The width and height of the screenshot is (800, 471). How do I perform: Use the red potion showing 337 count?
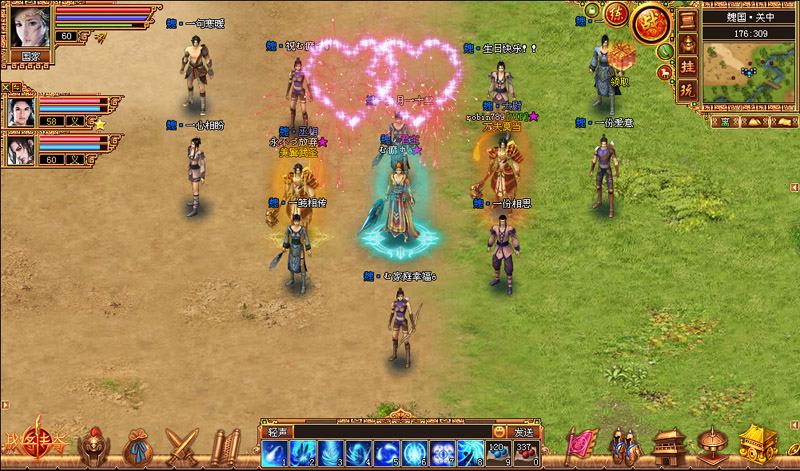point(525,453)
